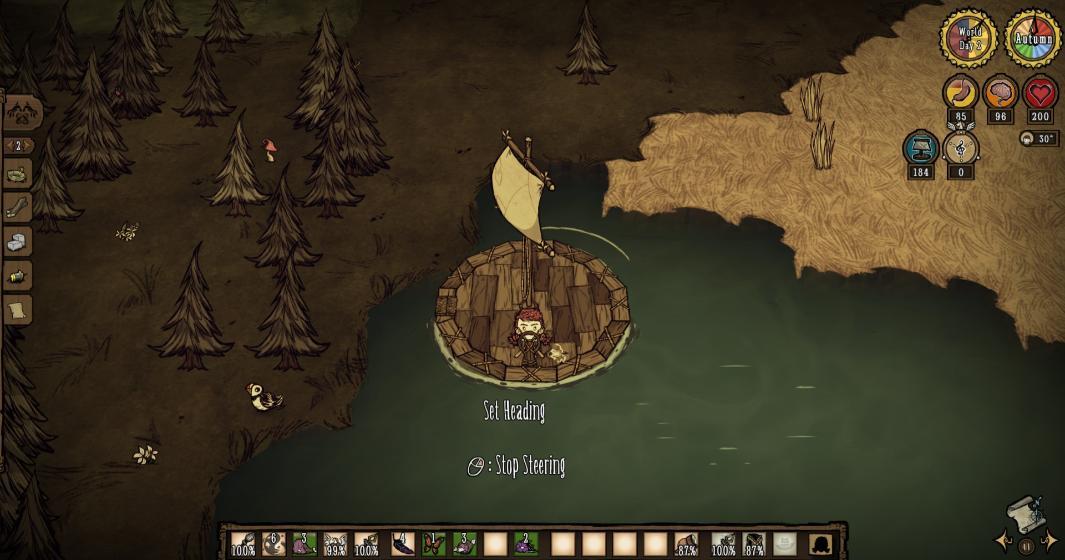1065x560 pixels.
Task: Click the backpack equipment slot
Action: pyautogui.click(x=821, y=543)
